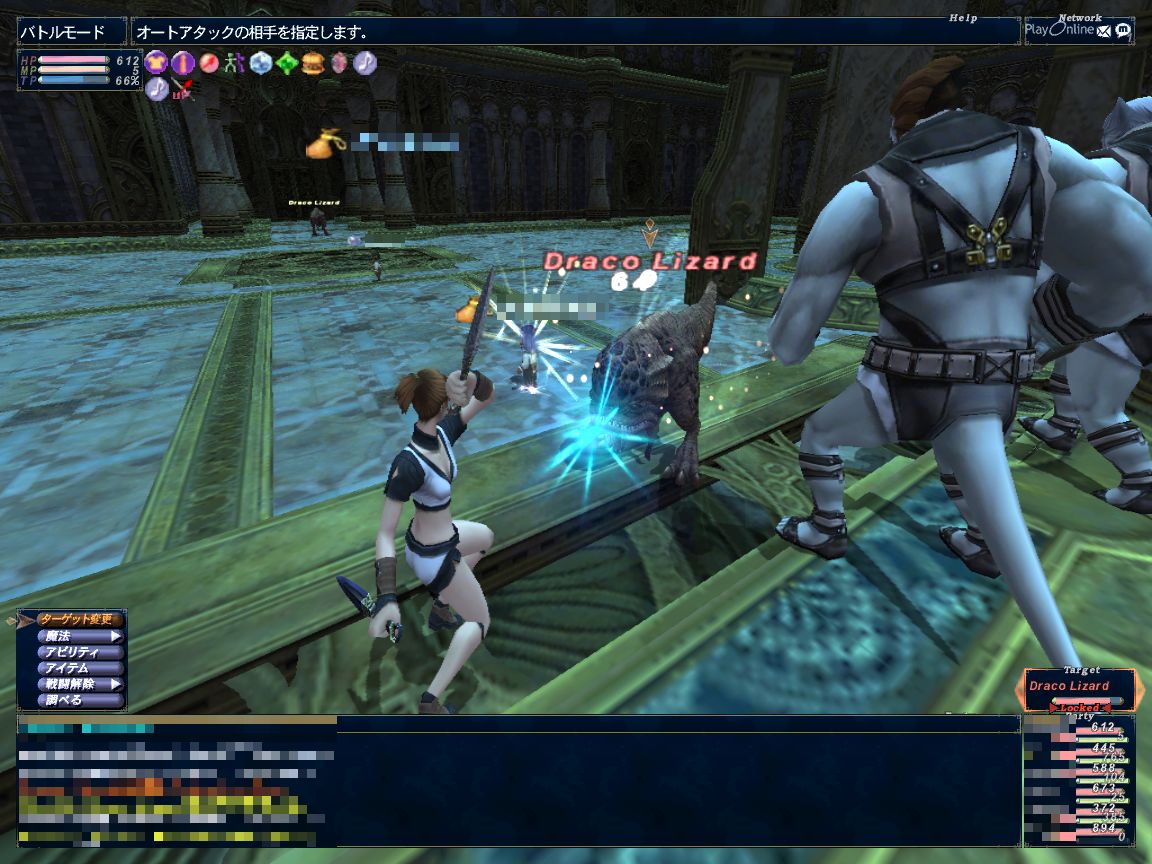The image size is (1152, 864).
Task: Select the green running figure status icon
Action: pos(234,63)
